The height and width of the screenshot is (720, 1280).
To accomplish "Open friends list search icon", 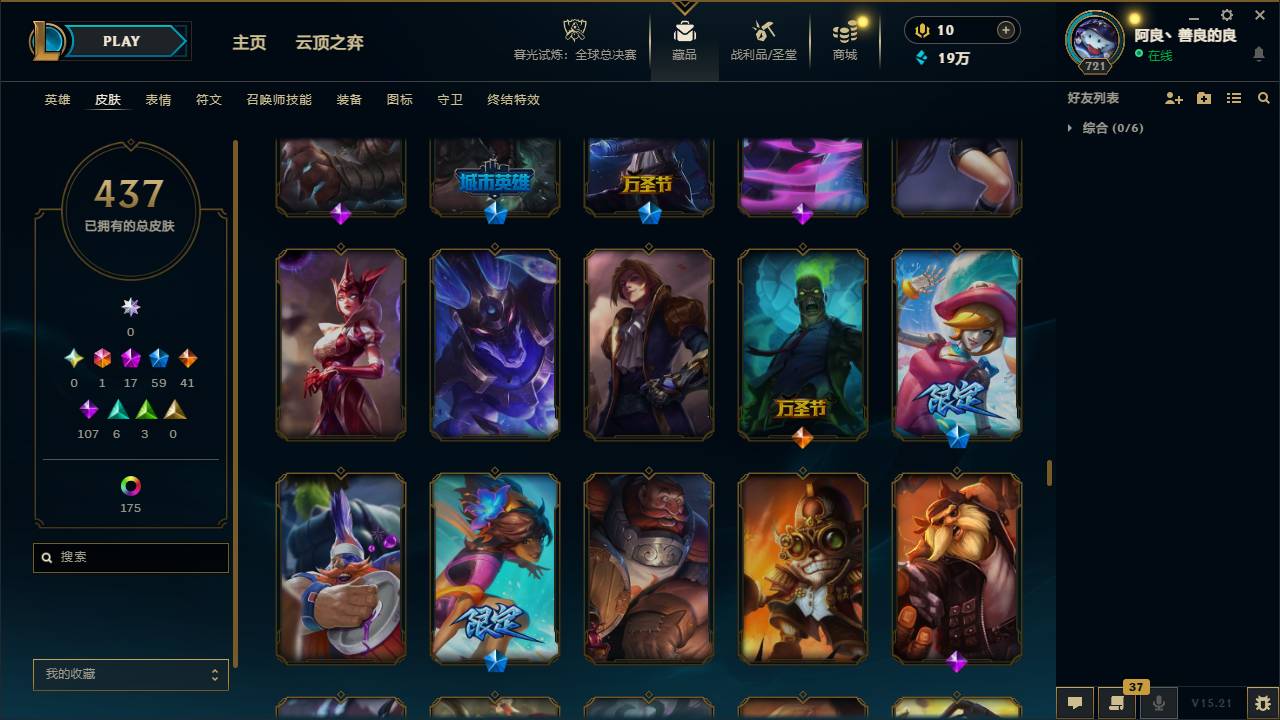I will (1264, 97).
